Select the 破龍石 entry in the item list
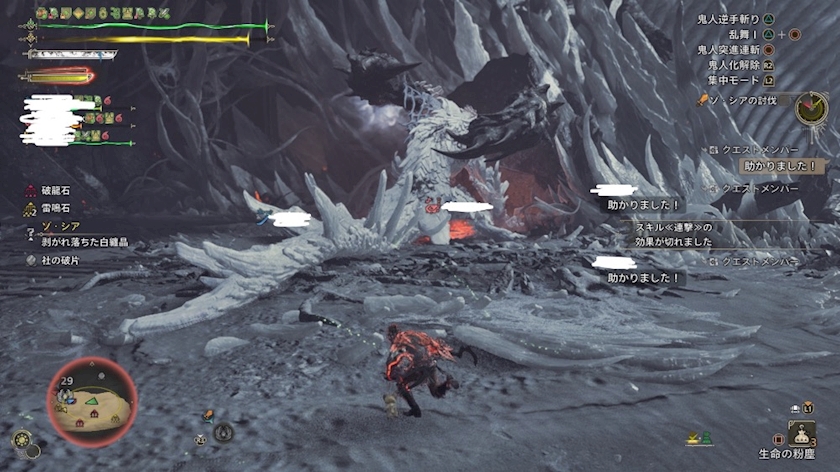 click(54, 191)
